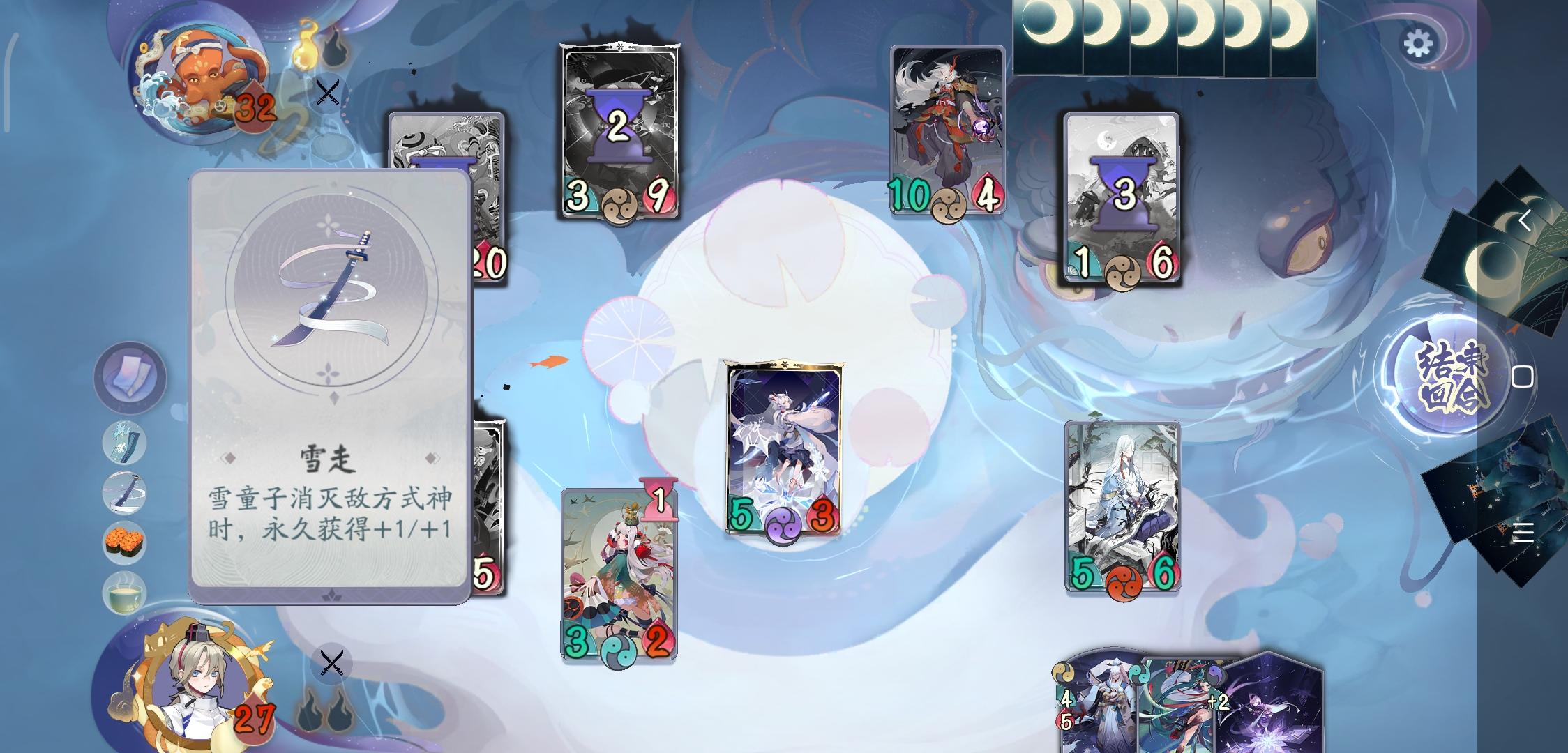This screenshot has height=753, width=1568.
Task: Select the wrapped sword item icon
Action: 124,492
